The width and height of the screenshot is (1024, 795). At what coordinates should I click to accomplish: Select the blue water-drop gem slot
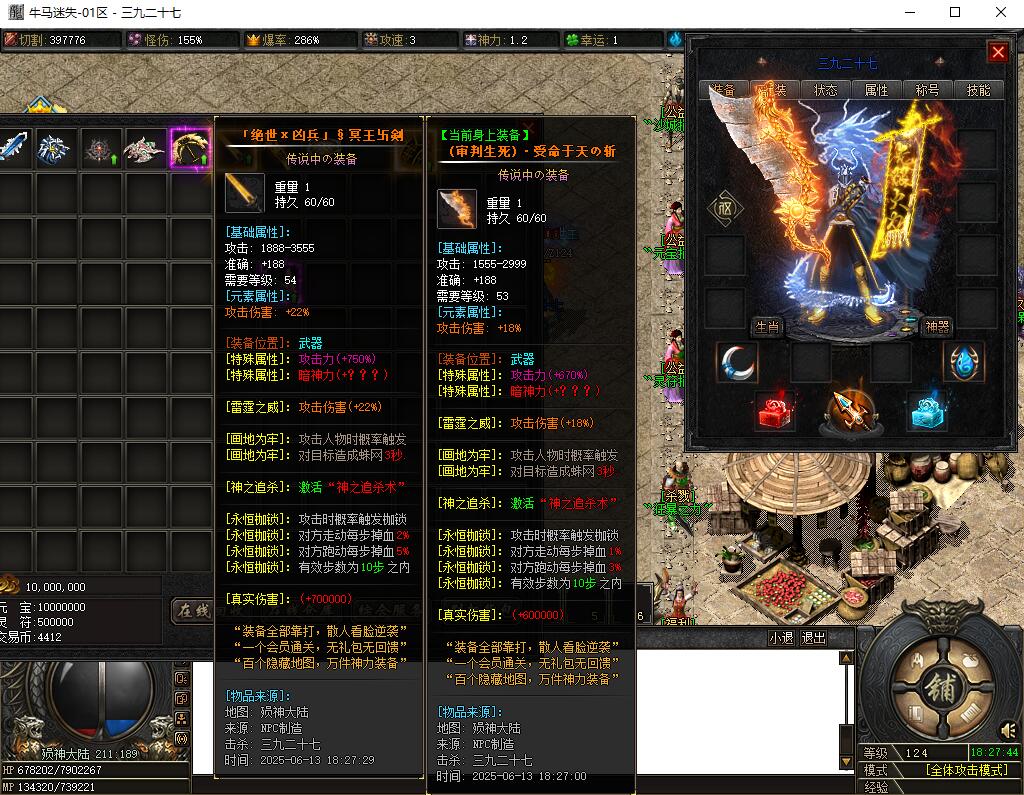(x=963, y=363)
